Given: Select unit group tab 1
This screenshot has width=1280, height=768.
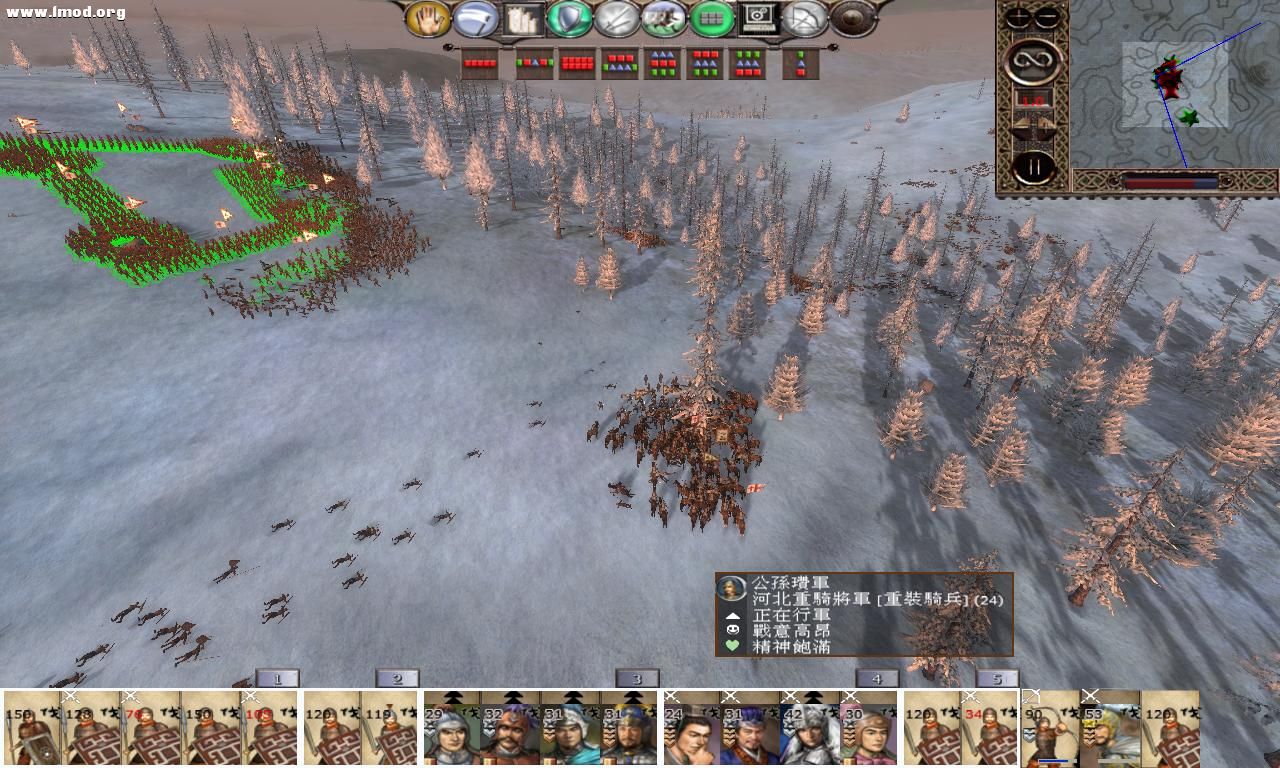Looking at the screenshot, I should [x=275, y=677].
